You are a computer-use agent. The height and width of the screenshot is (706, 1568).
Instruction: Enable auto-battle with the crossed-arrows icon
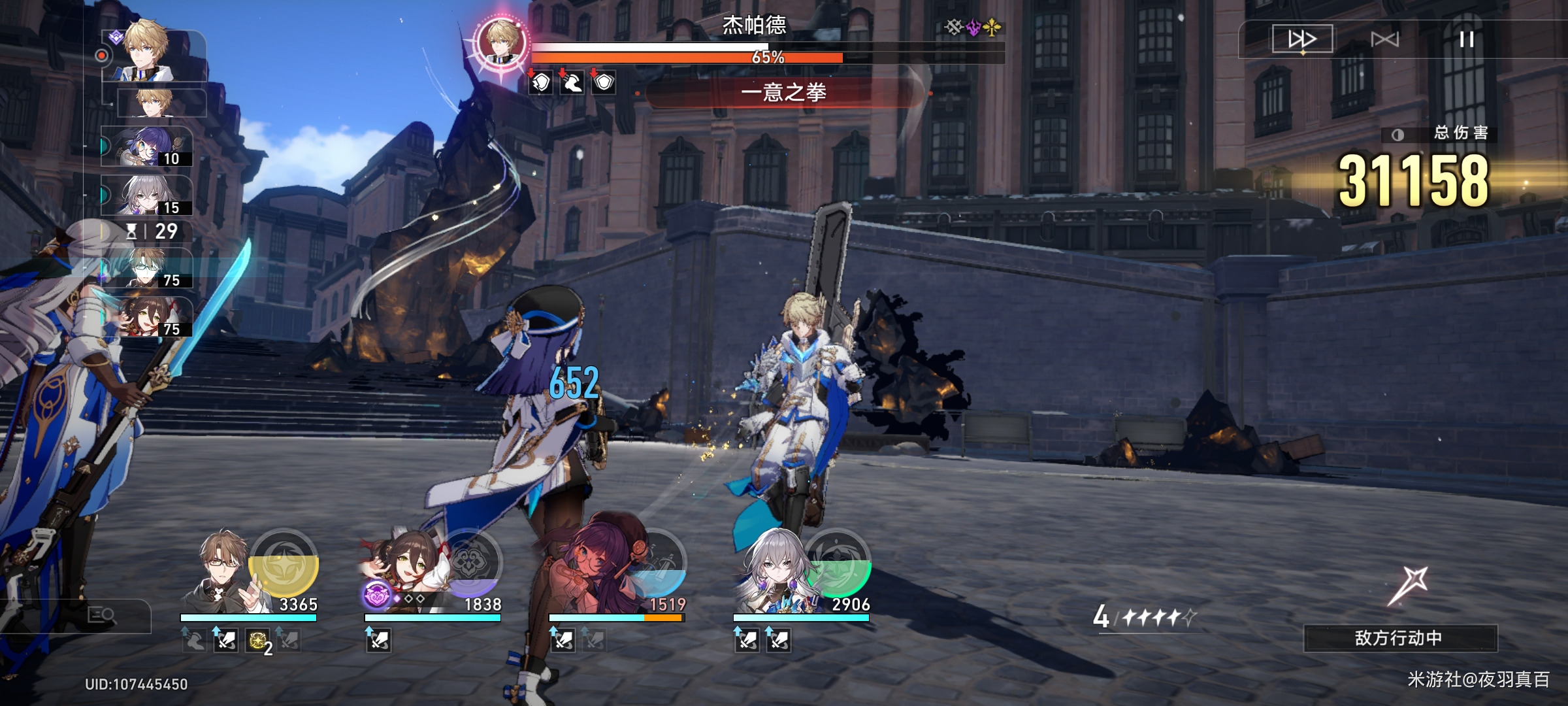point(1384,39)
